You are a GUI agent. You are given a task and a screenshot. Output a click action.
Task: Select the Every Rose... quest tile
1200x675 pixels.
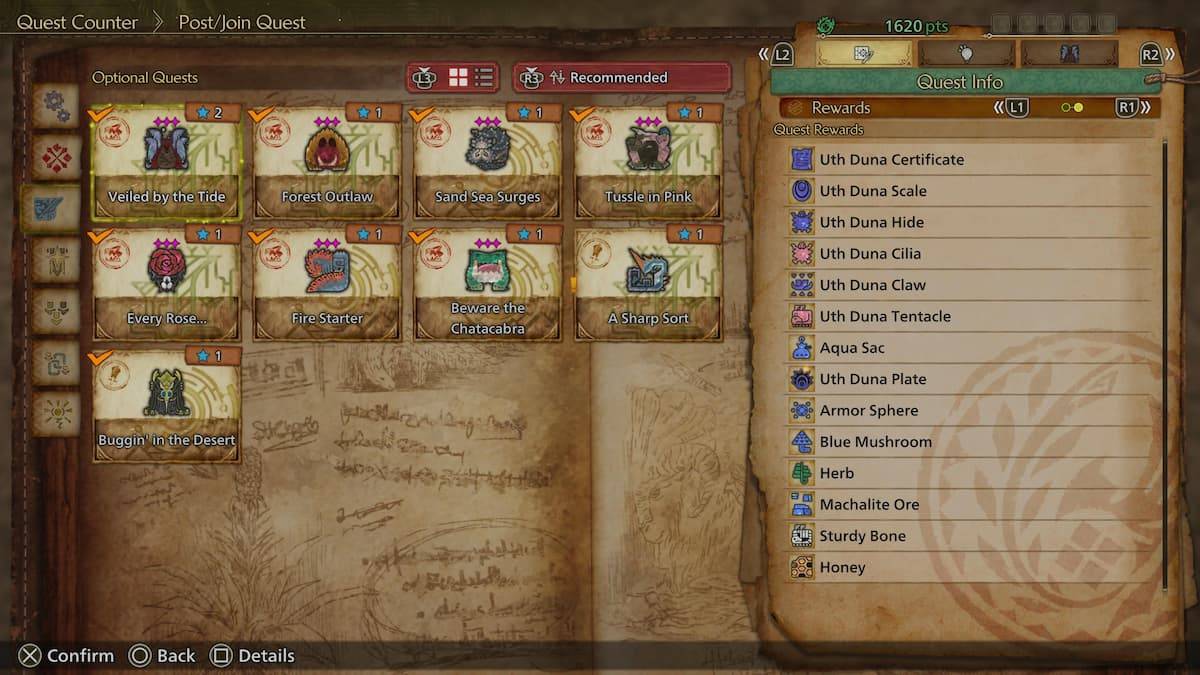pos(166,284)
